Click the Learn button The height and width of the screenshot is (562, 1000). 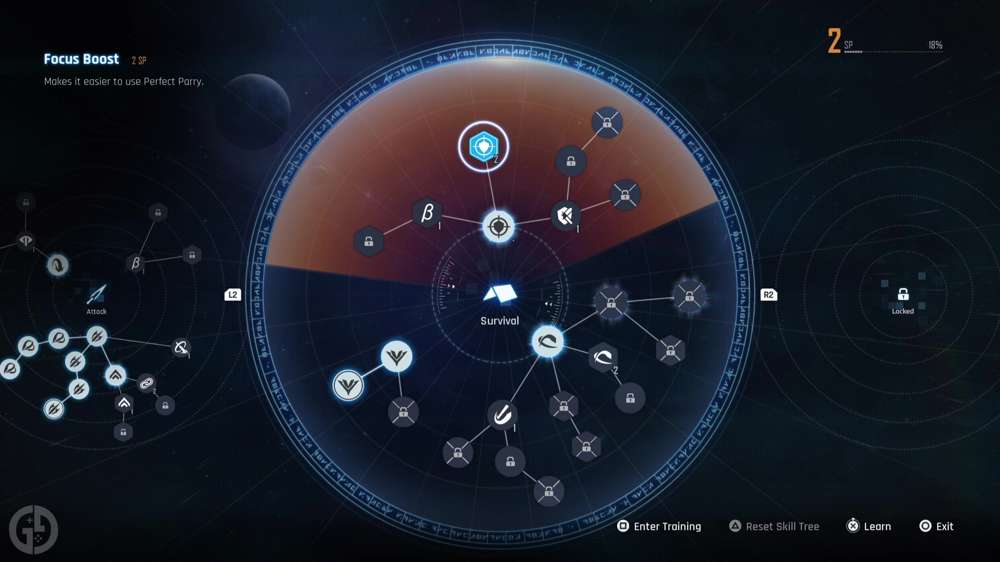(869, 526)
